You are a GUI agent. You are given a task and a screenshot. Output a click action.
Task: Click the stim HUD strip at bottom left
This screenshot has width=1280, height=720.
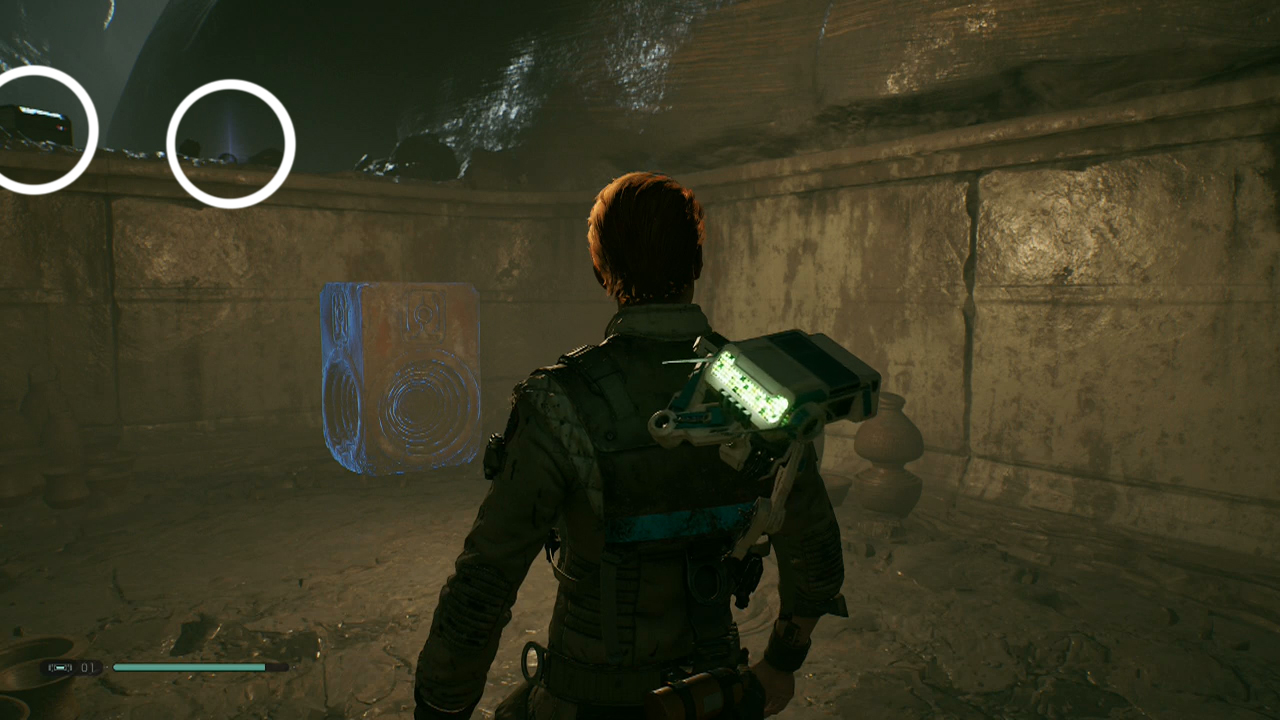coord(70,667)
